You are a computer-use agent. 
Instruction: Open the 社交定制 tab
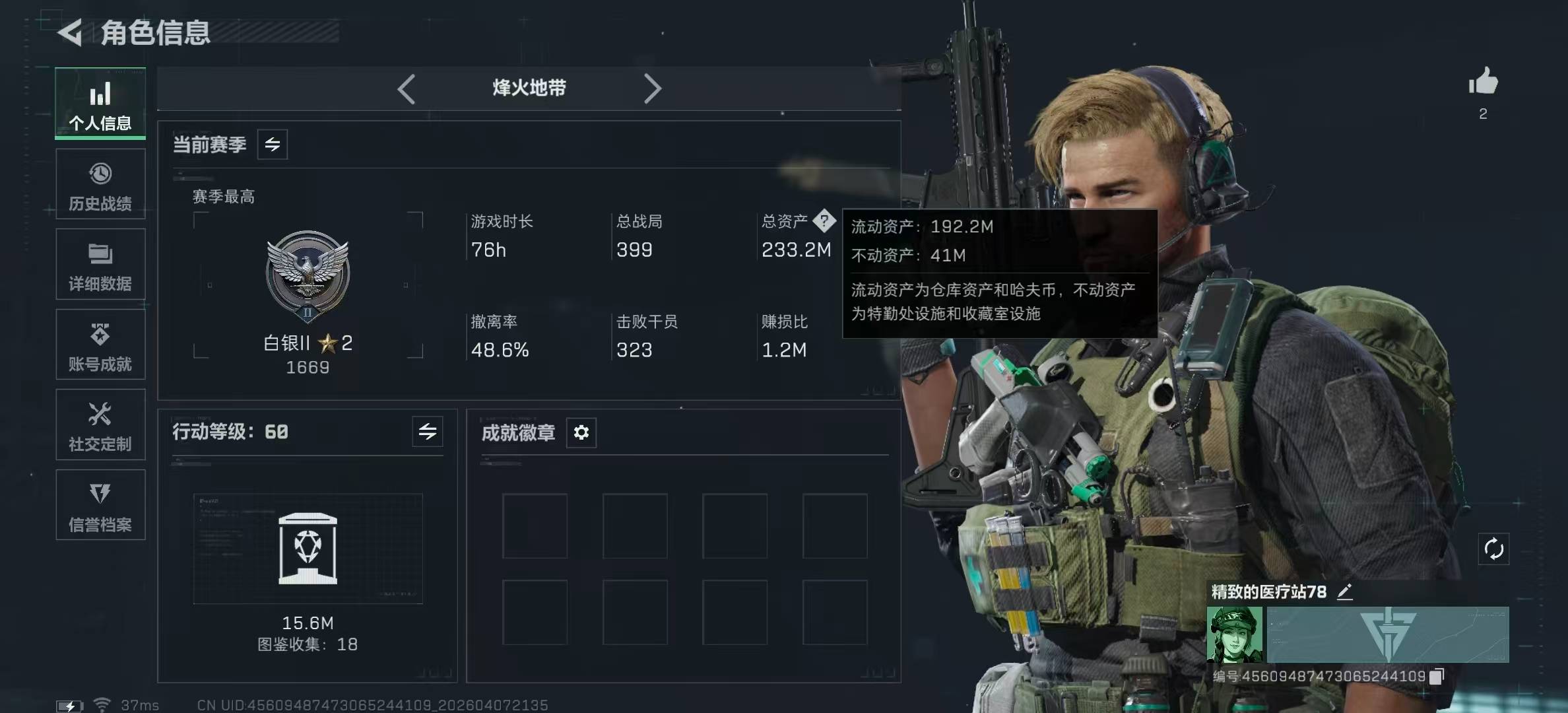pyautogui.click(x=100, y=425)
